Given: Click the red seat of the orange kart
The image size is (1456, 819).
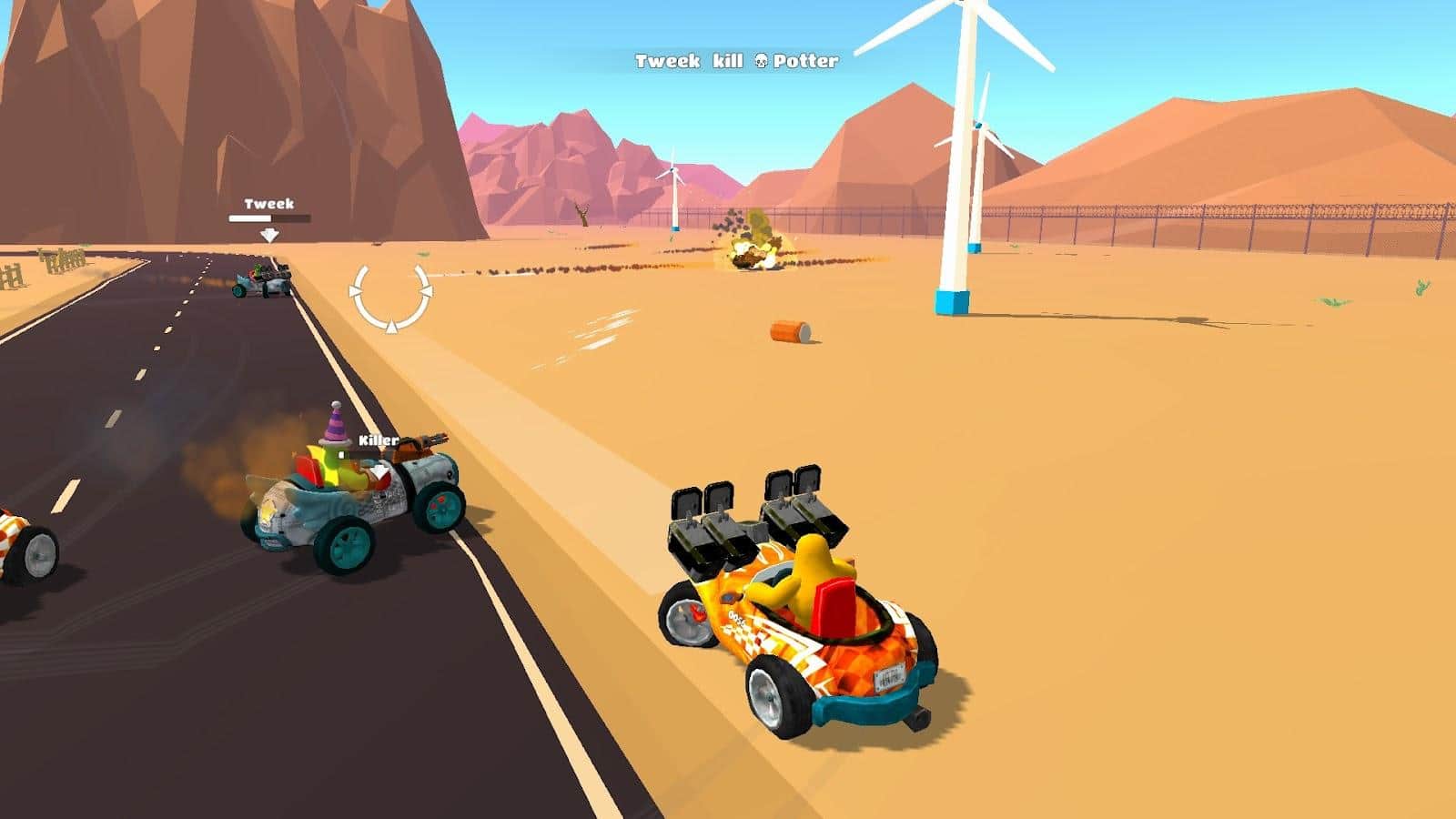Looking at the screenshot, I should click(834, 606).
